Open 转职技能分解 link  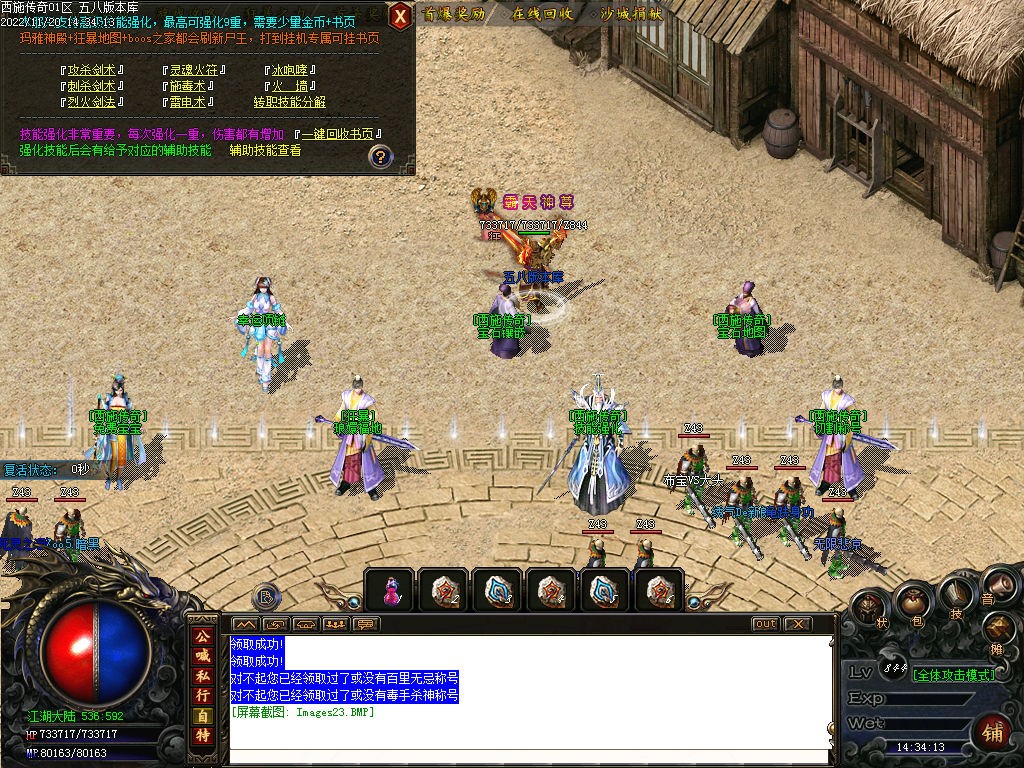(x=289, y=102)
